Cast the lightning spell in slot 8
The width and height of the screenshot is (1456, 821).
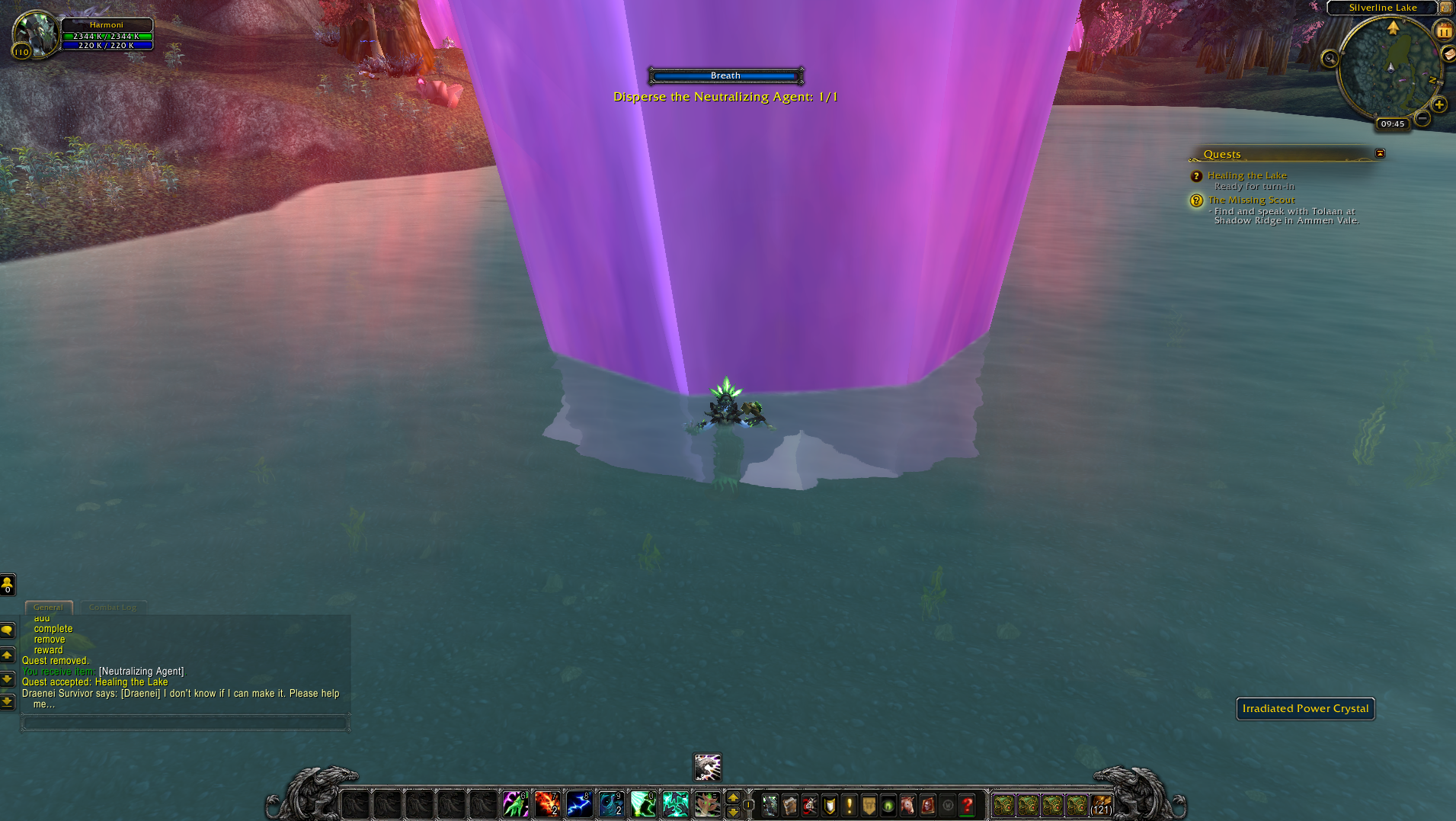579,805
